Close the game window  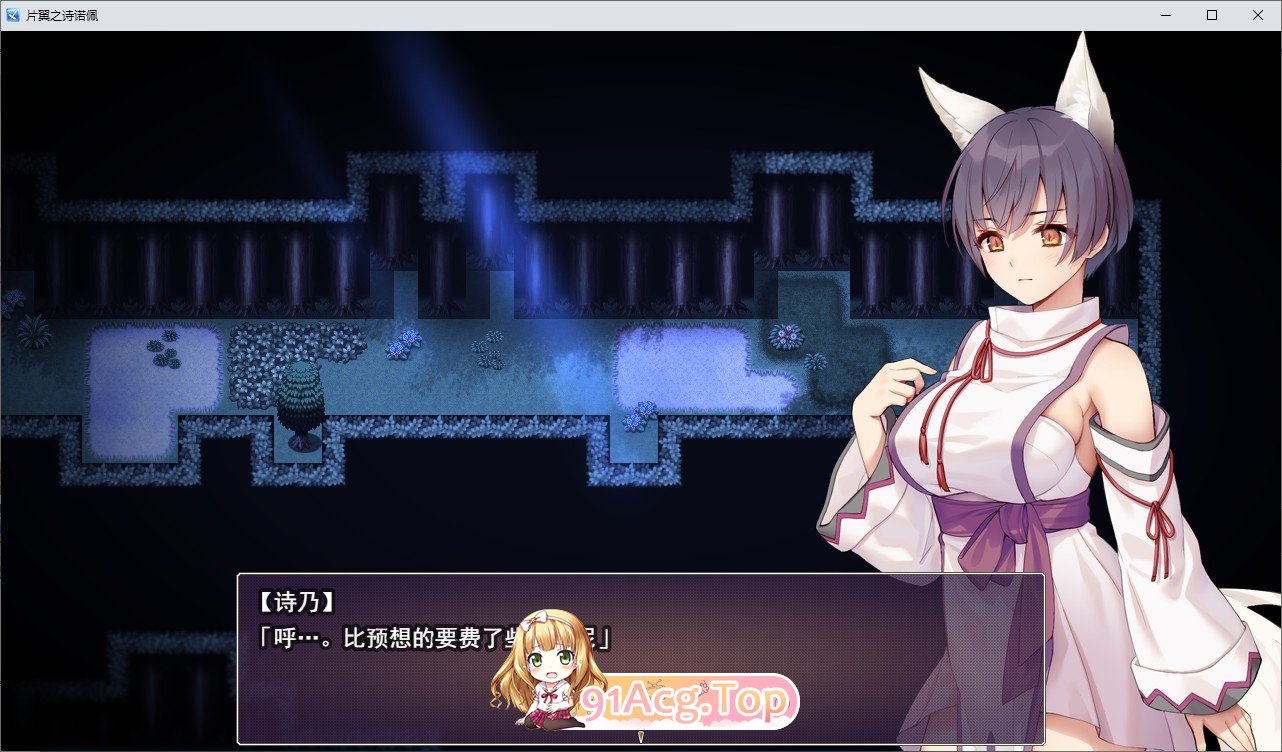pos(1257,14)
